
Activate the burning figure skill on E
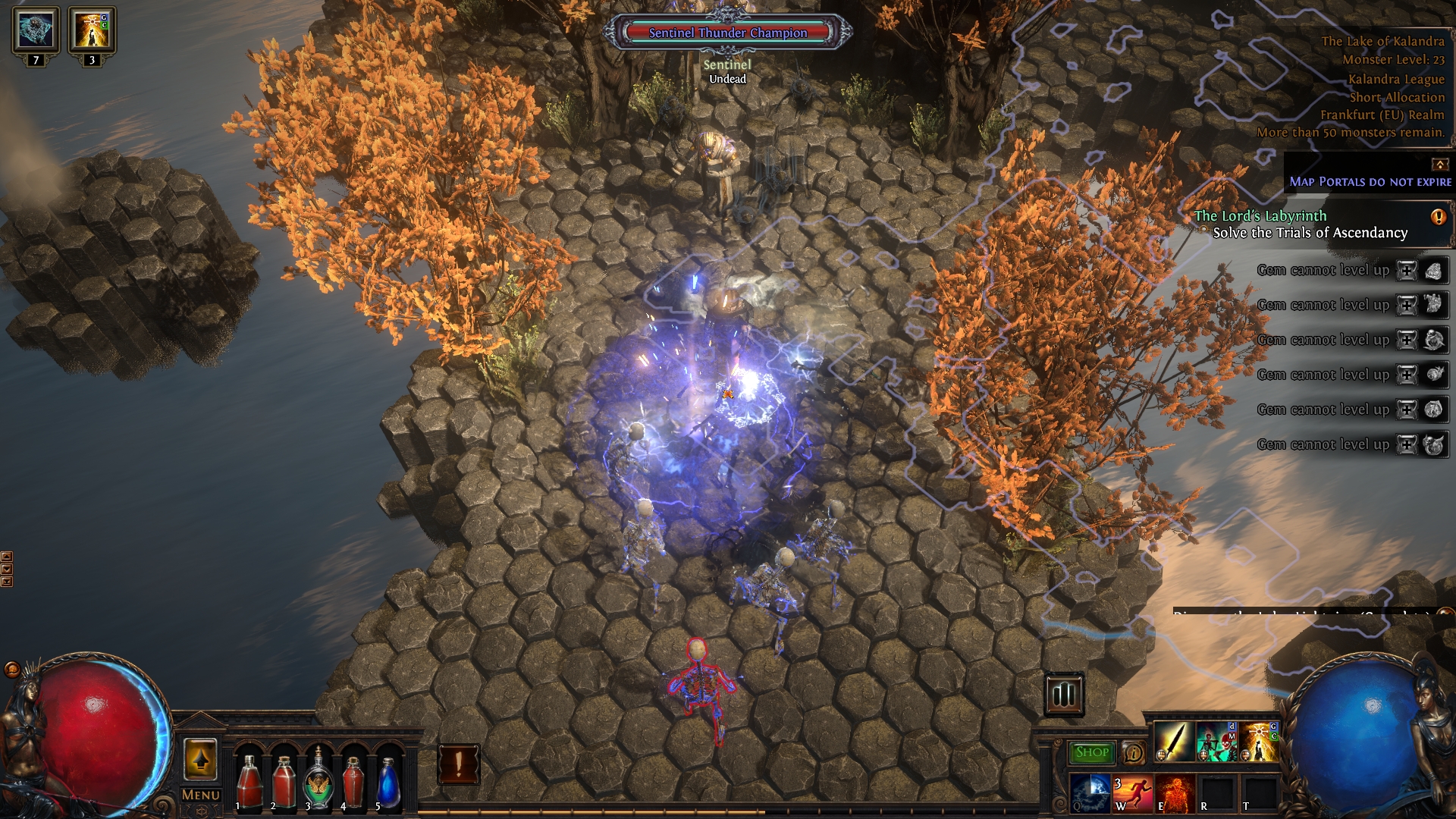[x=1175, y=793]
